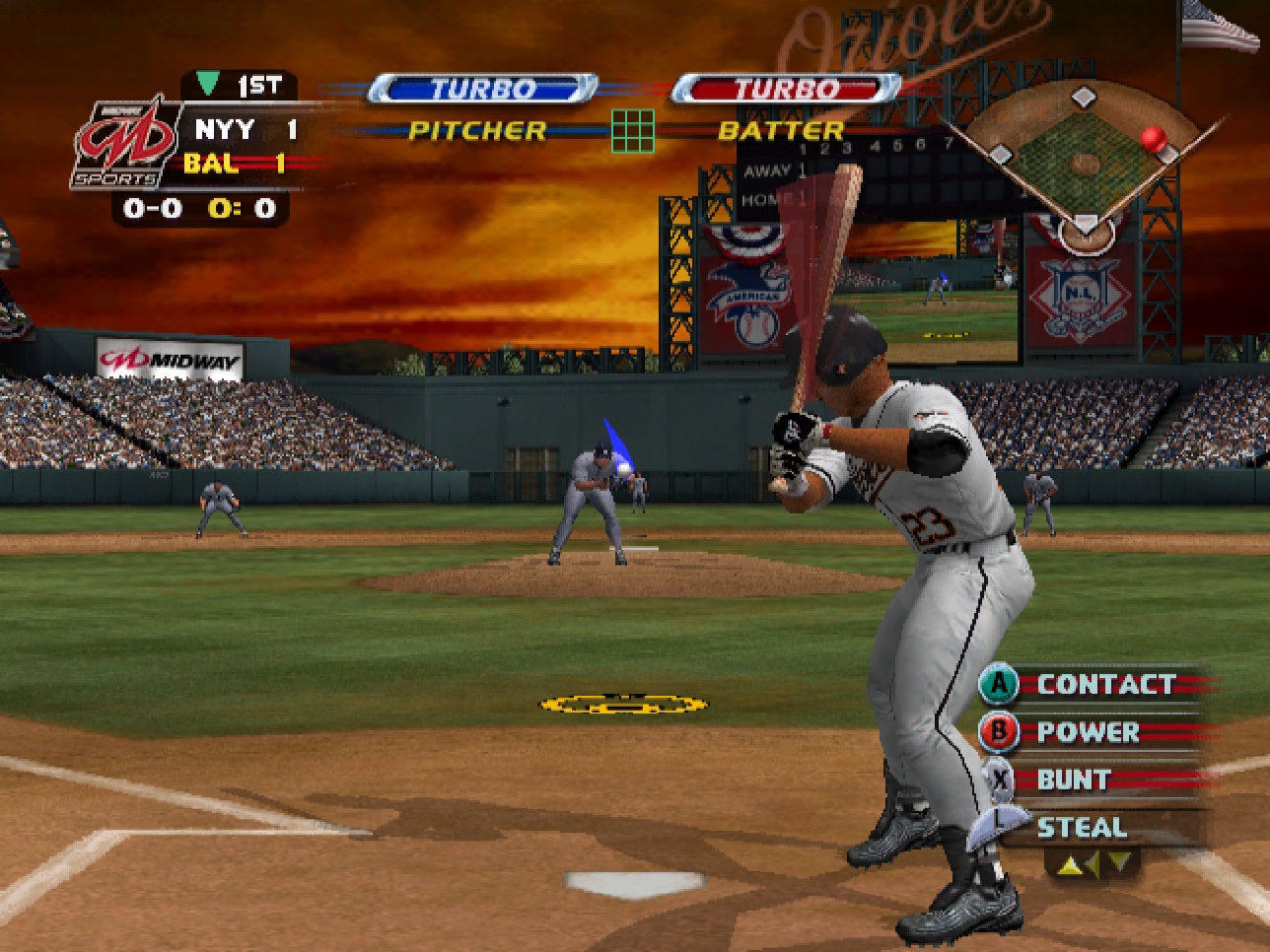Toggle the pitcher's blue Turbo meter
This screenshot has height=952, width=1270.
pyautogui.click(x=482, y=89)
